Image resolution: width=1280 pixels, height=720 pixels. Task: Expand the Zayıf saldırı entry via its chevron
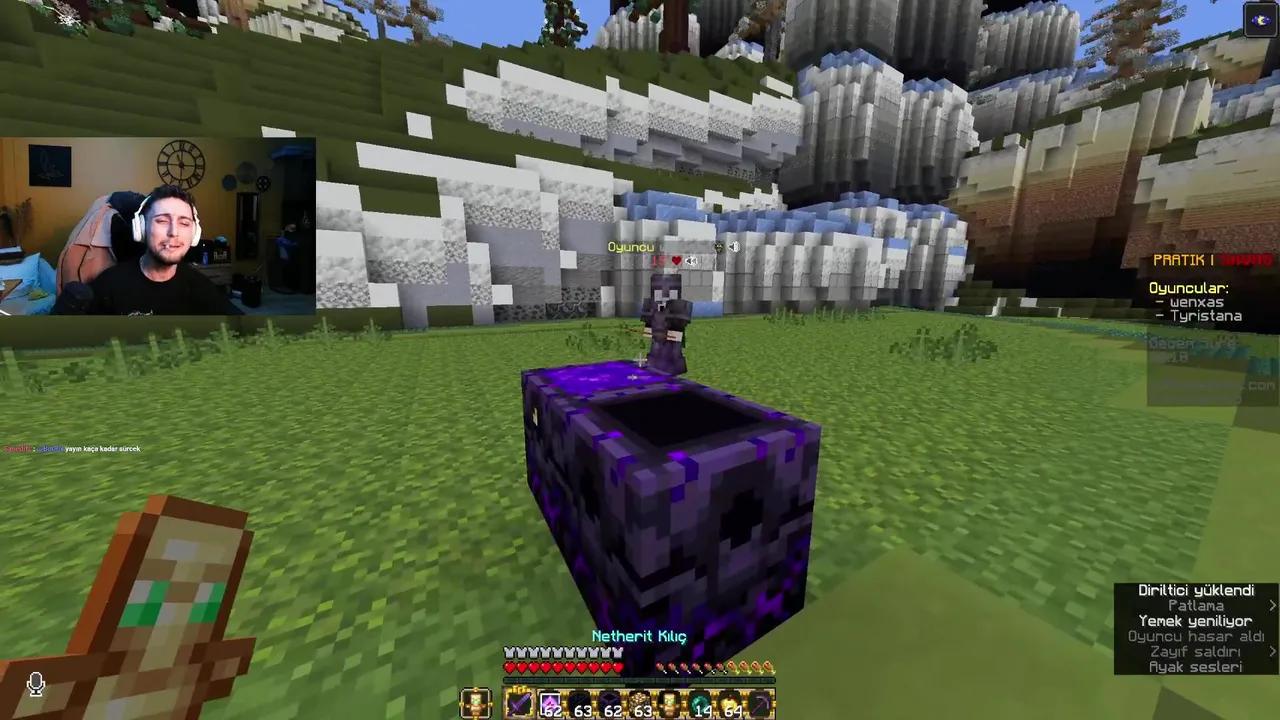click(1273, 651)
